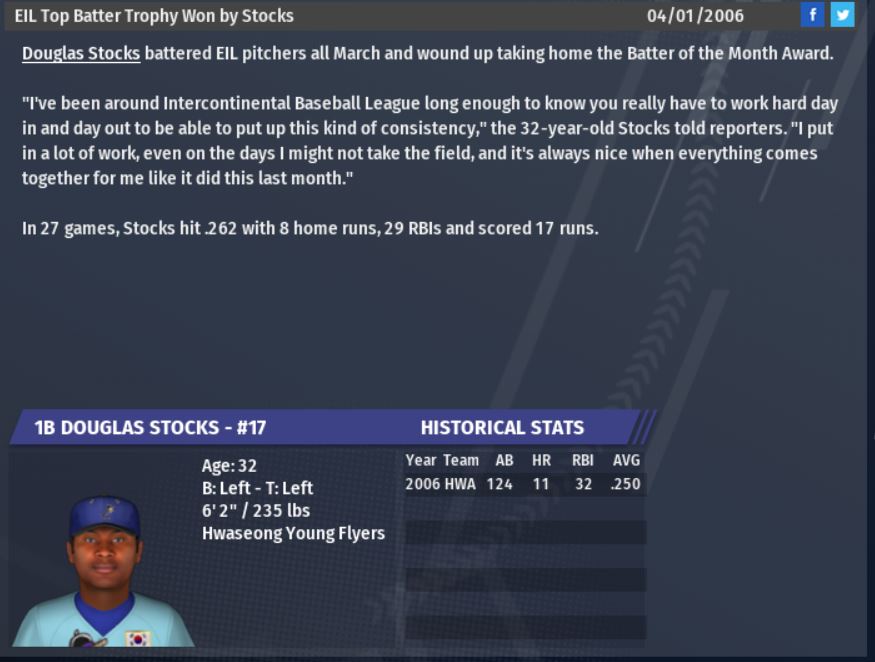Share the article on Facebook
The height and width of the screenshot is (662, 875).
(812, 15)
